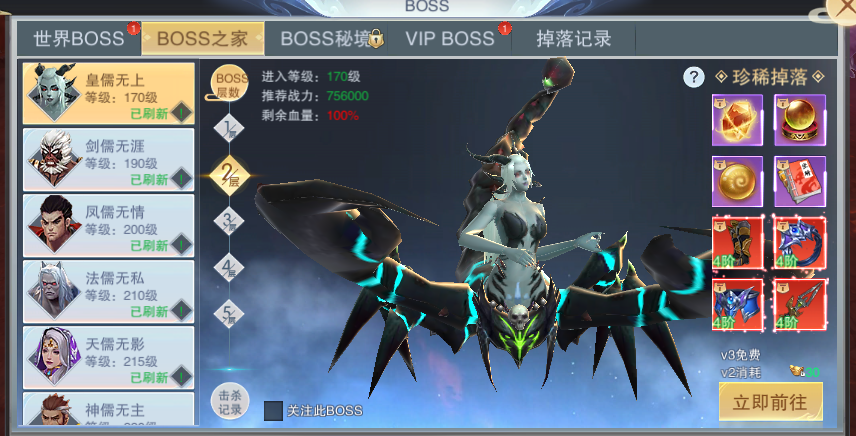This screenshot has width=856, height=436.
Task: Click the 立即前往 go now button
Action: [x=770, y=402]
